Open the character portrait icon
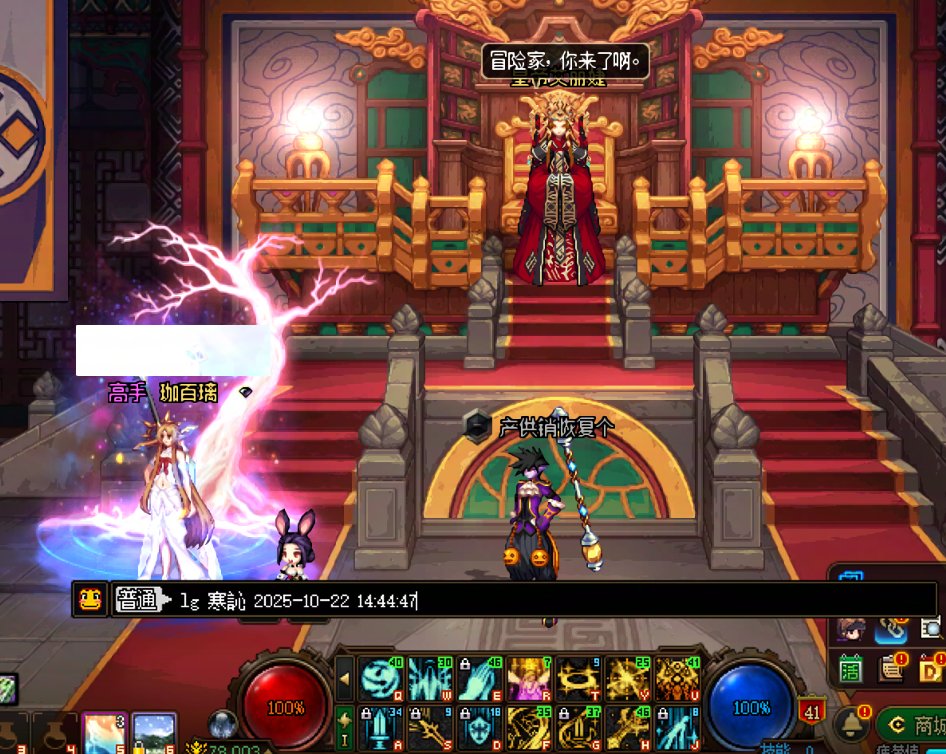 pos(852,629)
